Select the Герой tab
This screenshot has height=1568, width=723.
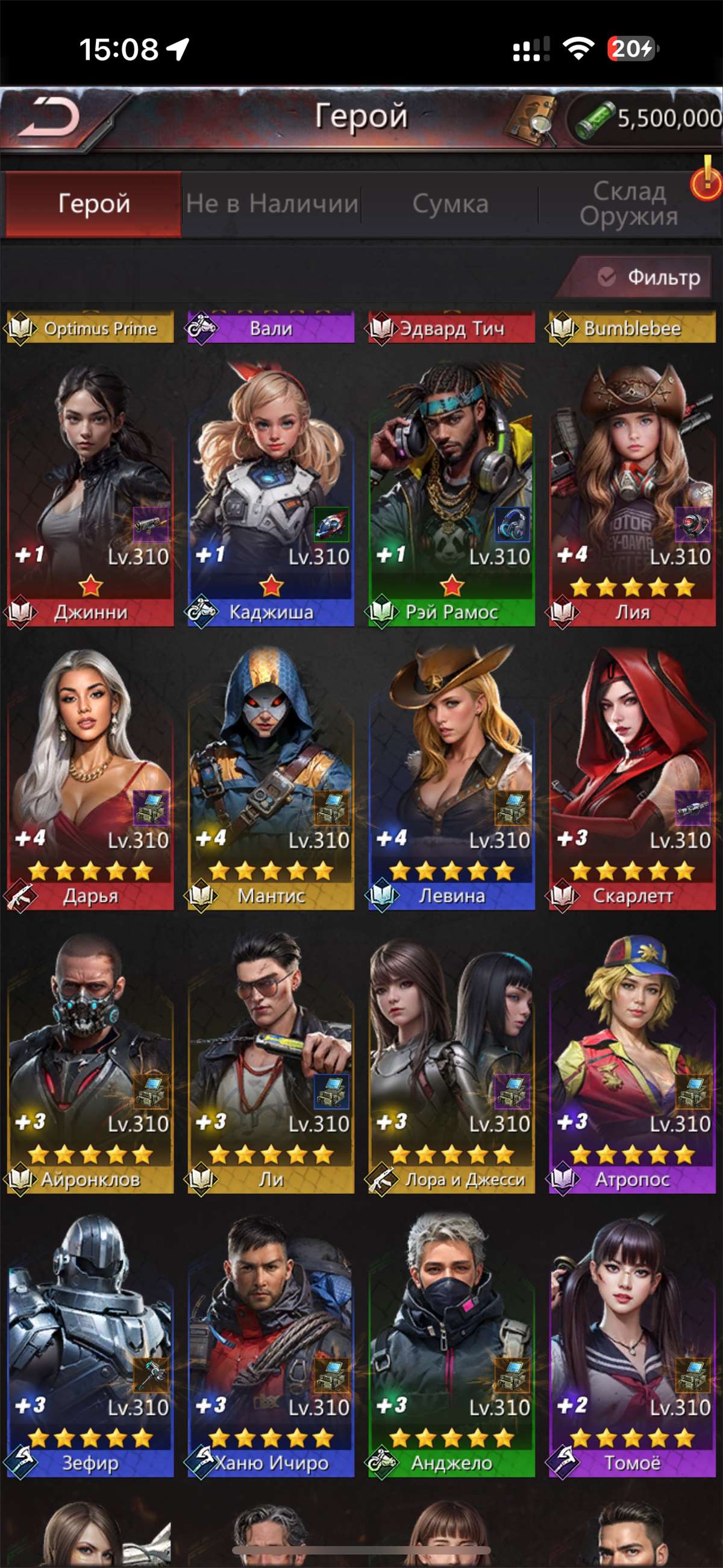94,204
